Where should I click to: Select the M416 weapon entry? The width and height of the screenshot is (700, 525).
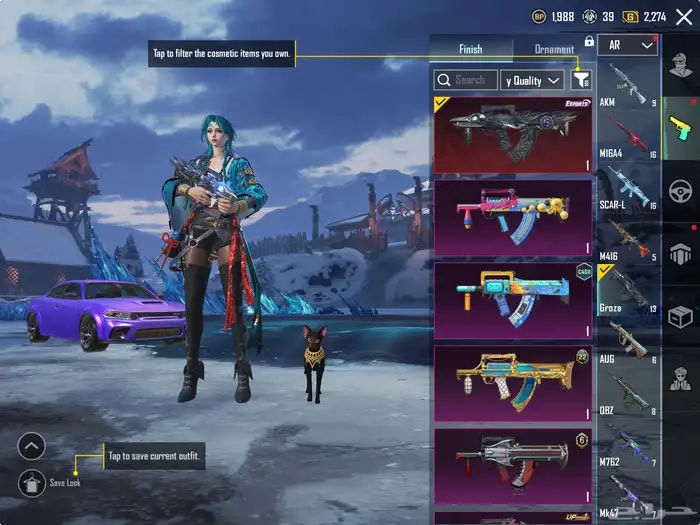(628, 239)
